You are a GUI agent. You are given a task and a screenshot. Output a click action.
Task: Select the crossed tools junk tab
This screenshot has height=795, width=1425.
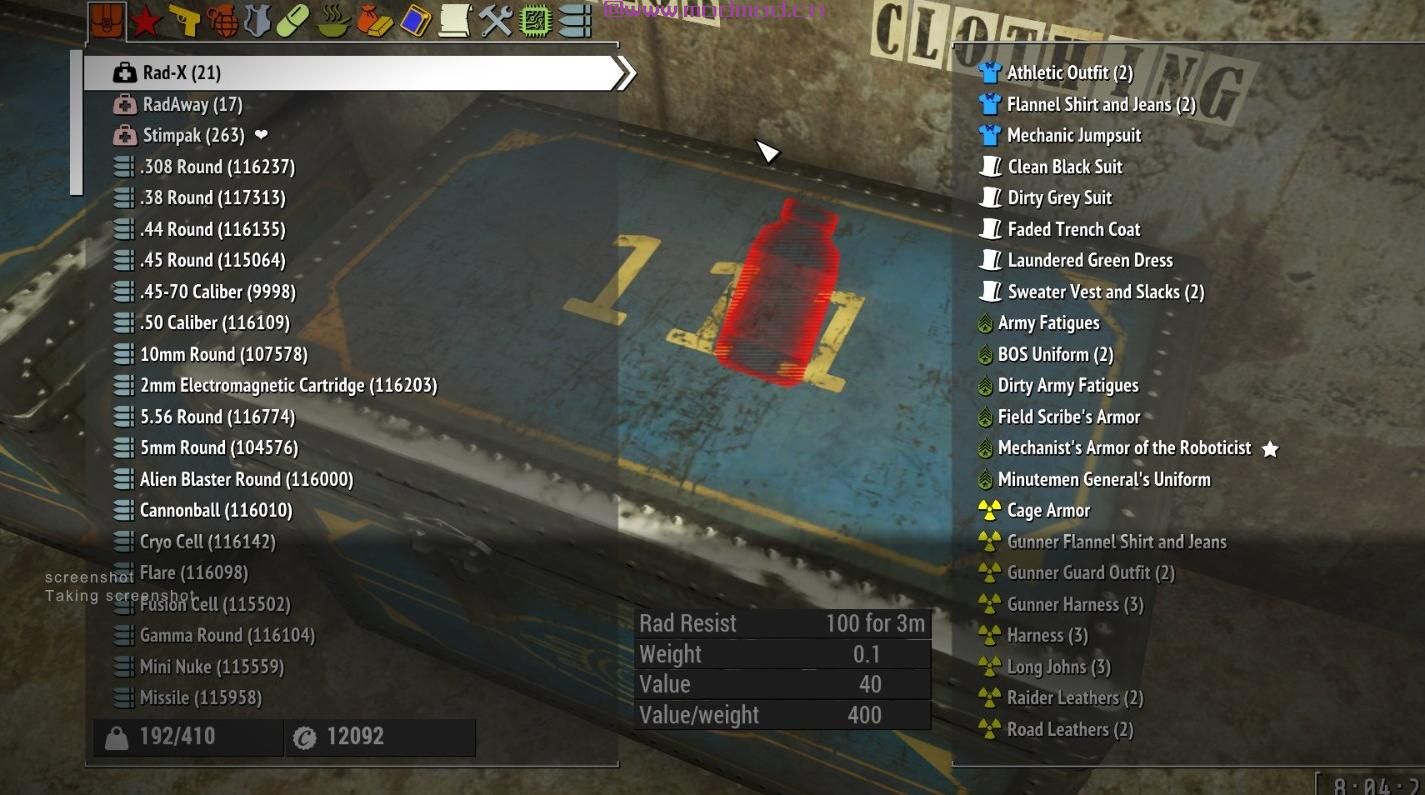click(496, 21)
